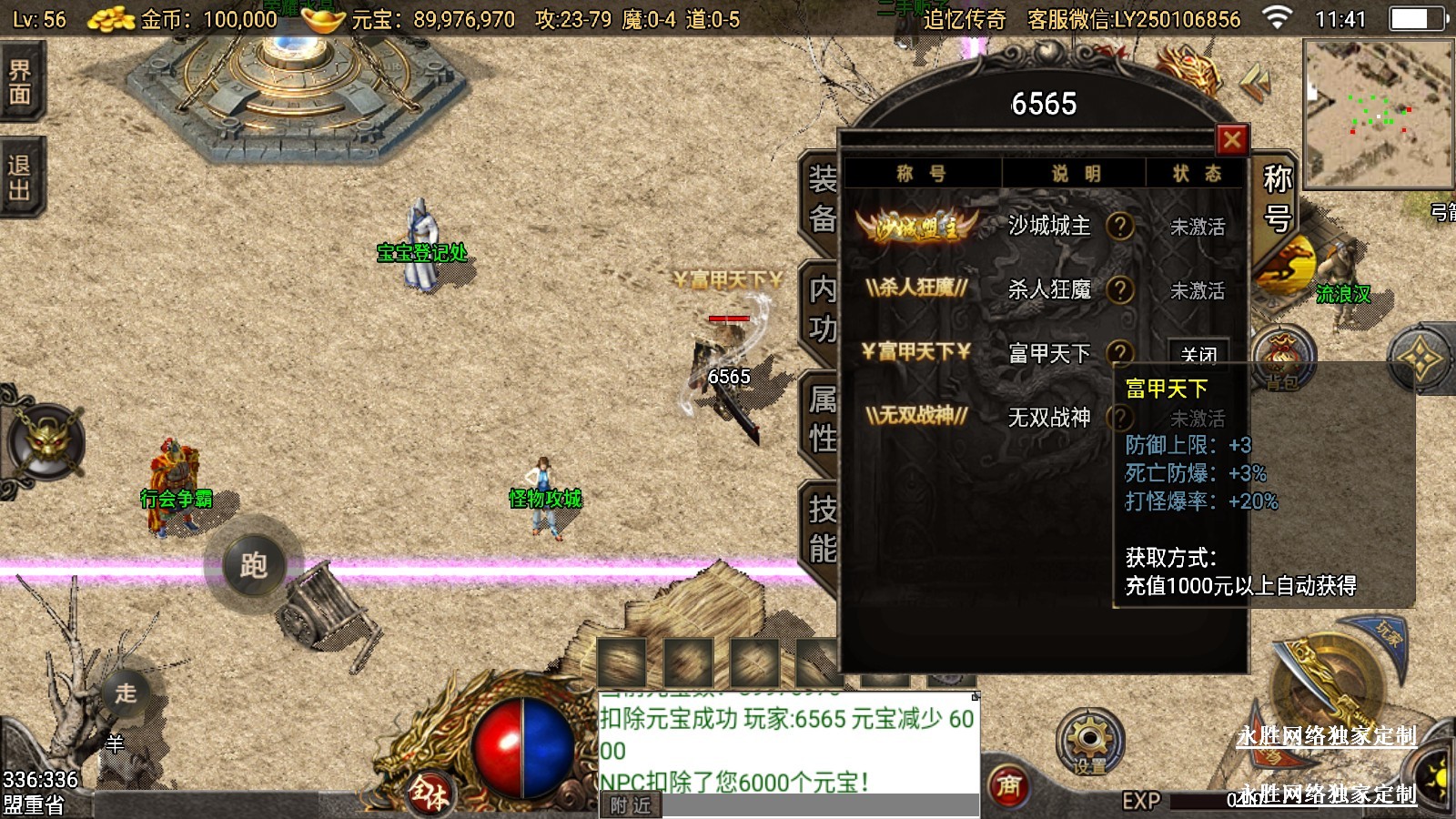Switch chat to the 附近 nearby channel

[631, 805]
